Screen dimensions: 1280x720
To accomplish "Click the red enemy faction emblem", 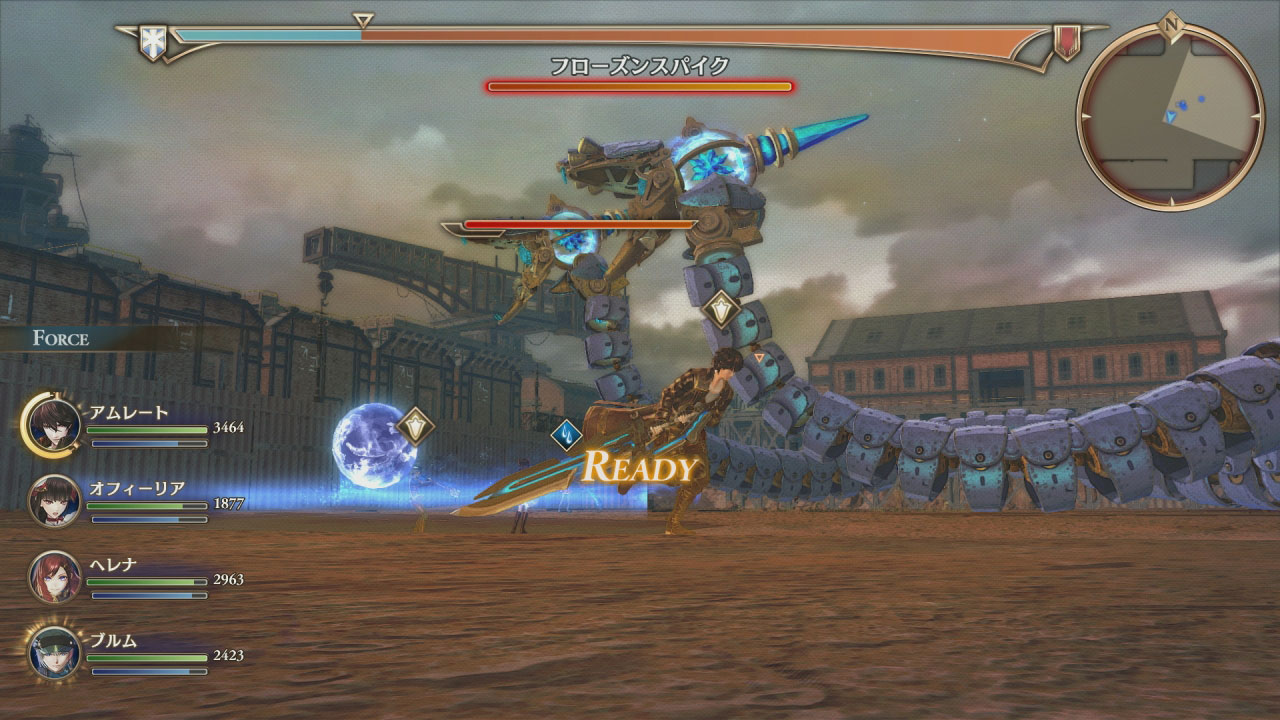I will [1067, 42].
